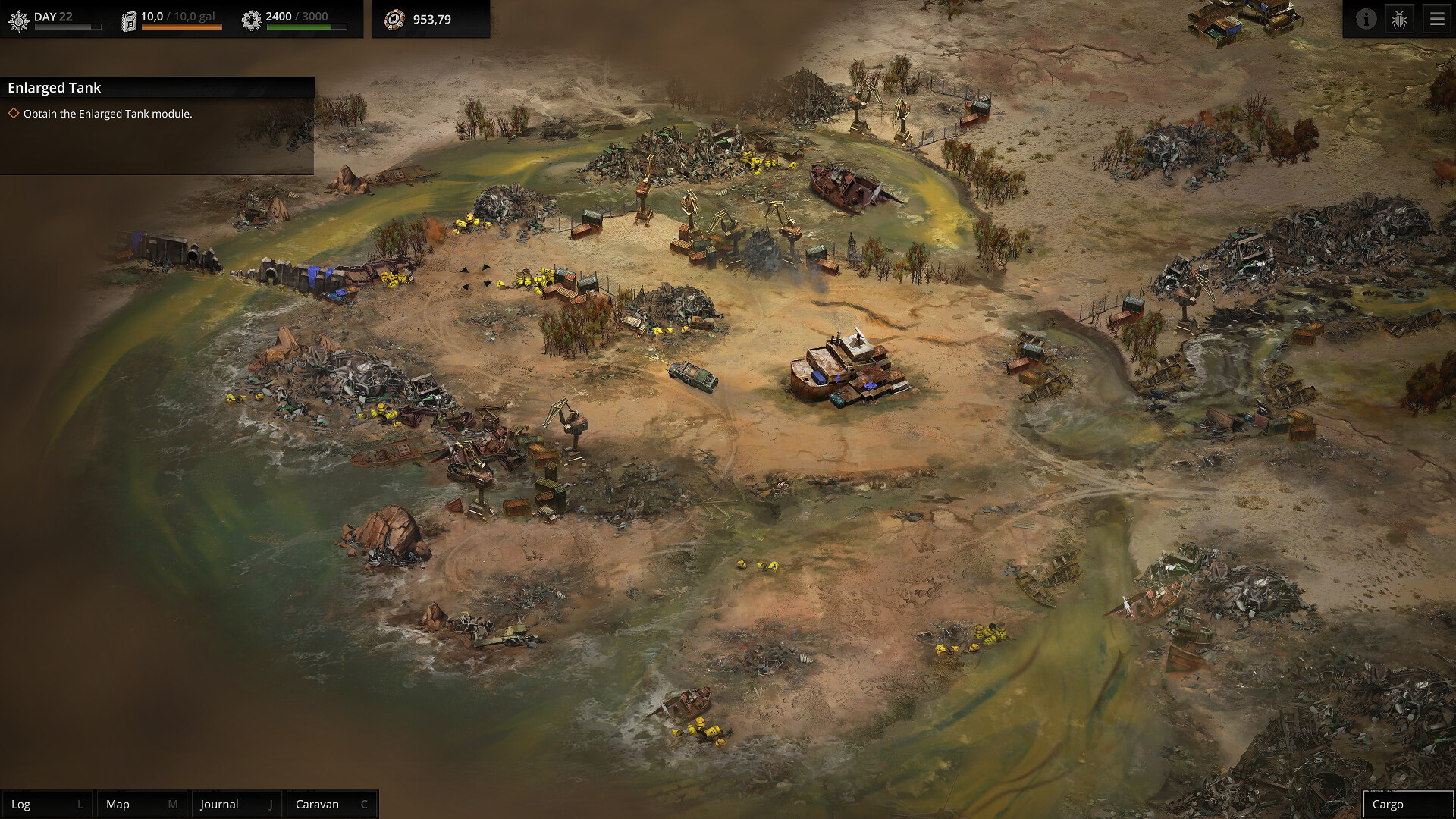Report a bug using the bug icon
This screenshot has height=819, width=1456.
point(1399,19)
